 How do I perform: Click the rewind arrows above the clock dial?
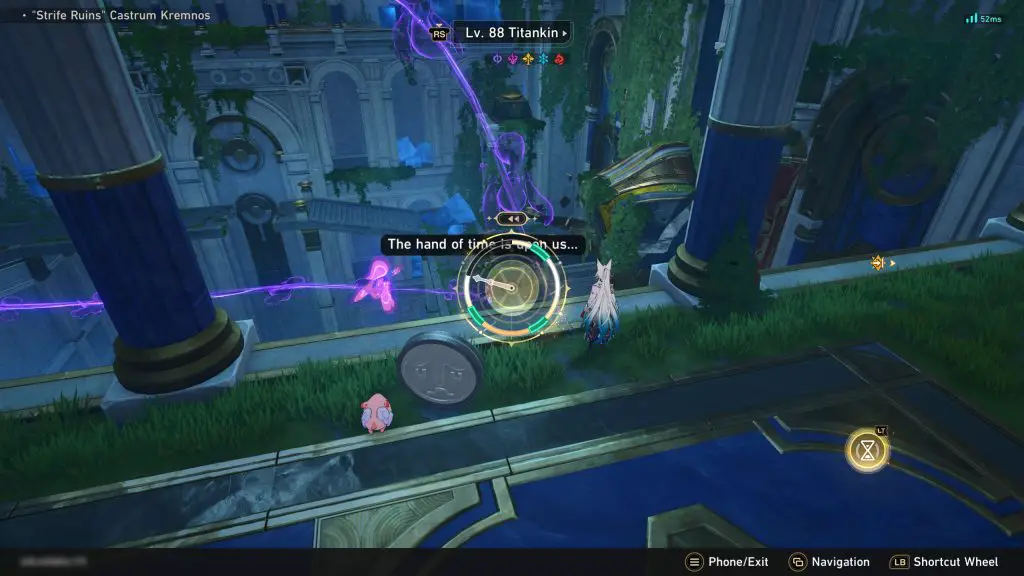tap(513, 218)
